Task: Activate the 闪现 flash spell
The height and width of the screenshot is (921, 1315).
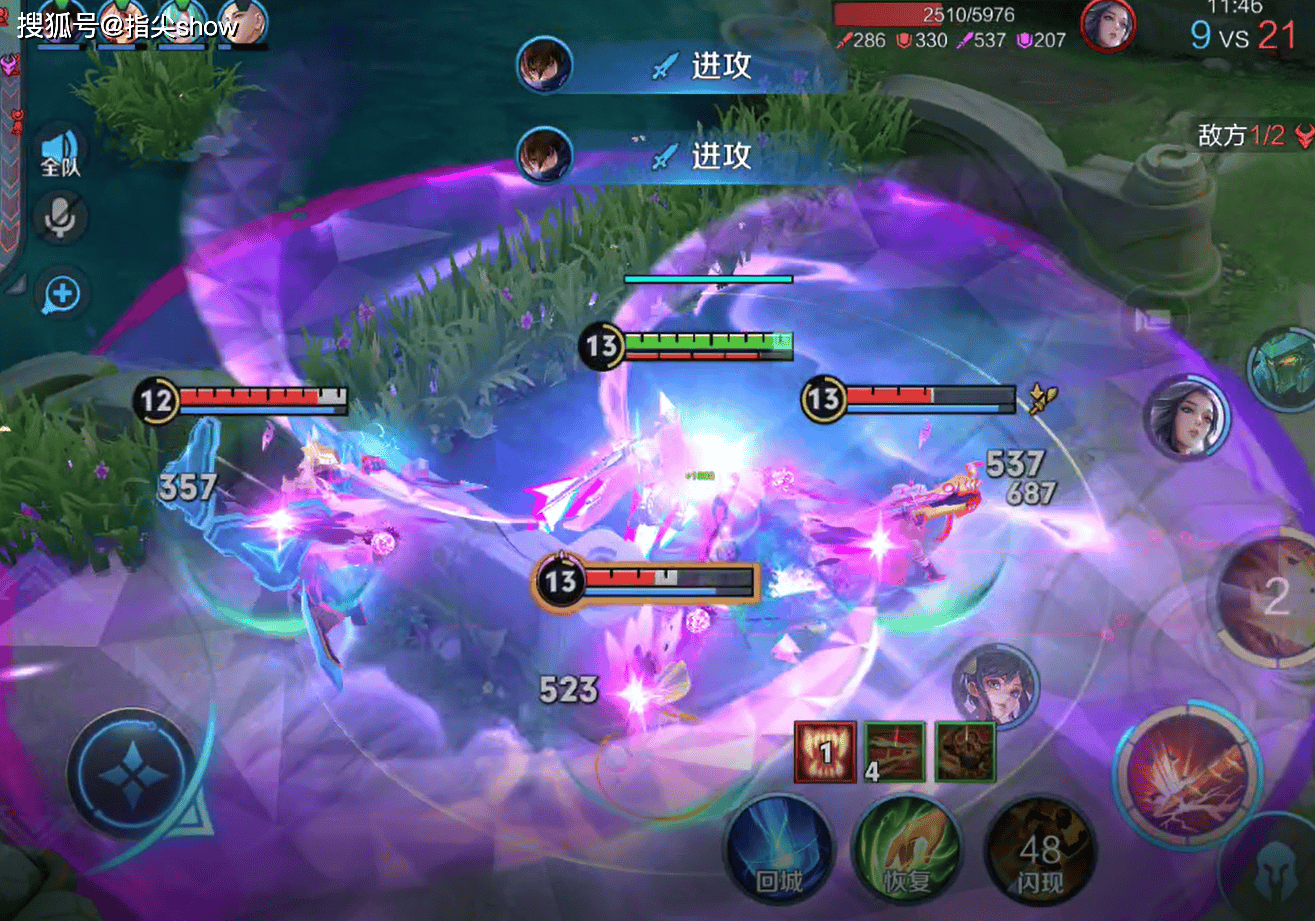Action: tap(1040, 852)
